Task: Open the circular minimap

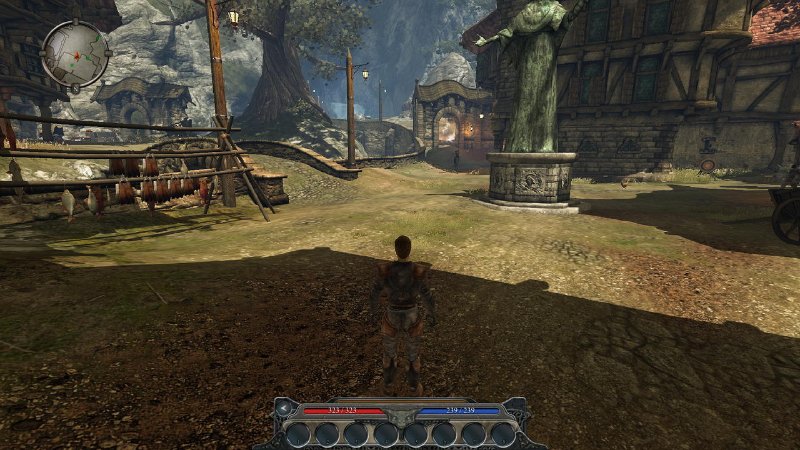Action: pyautogui.click(x=76, y=53)
